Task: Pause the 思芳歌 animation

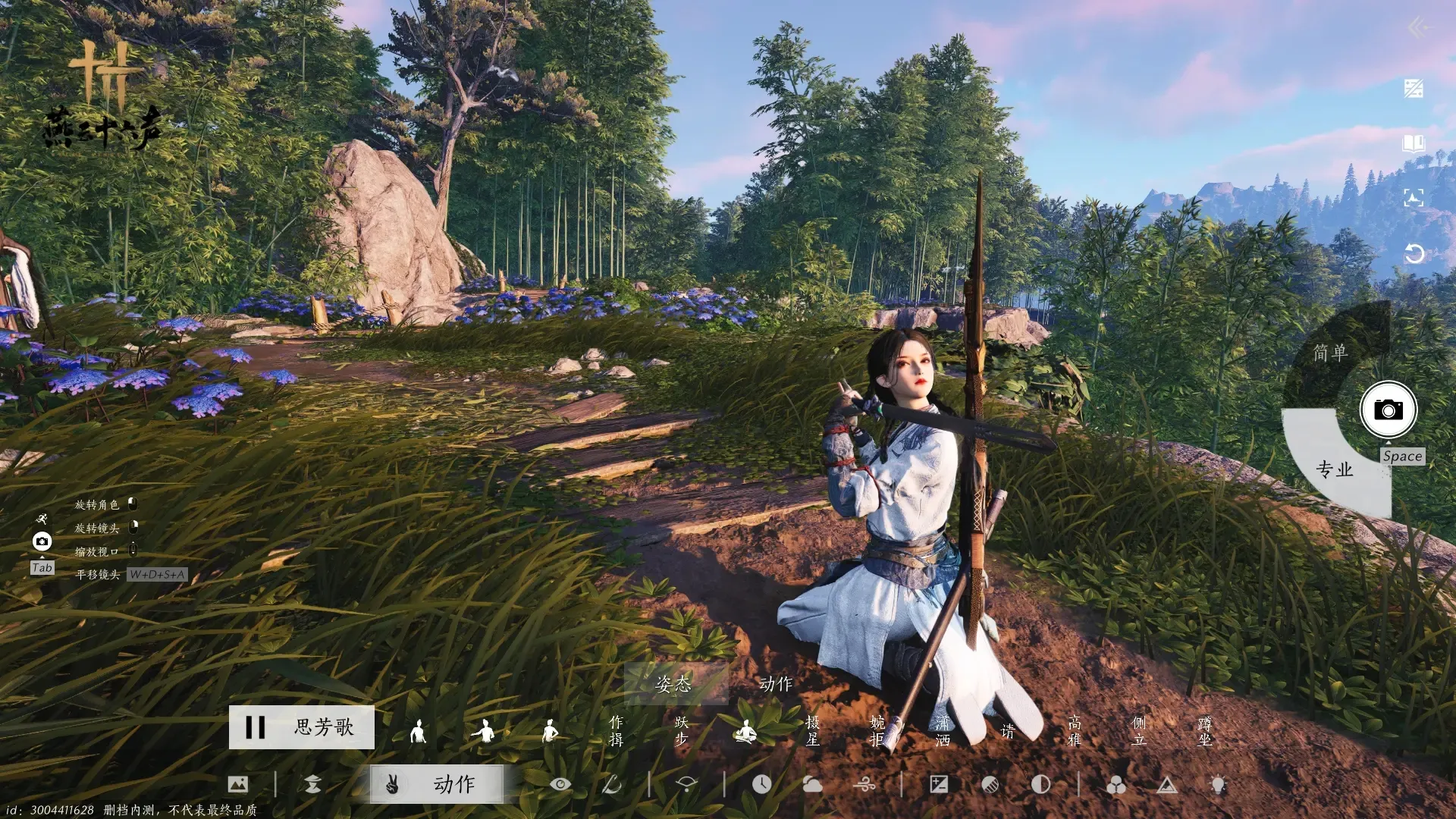Action: coord(256,727)
